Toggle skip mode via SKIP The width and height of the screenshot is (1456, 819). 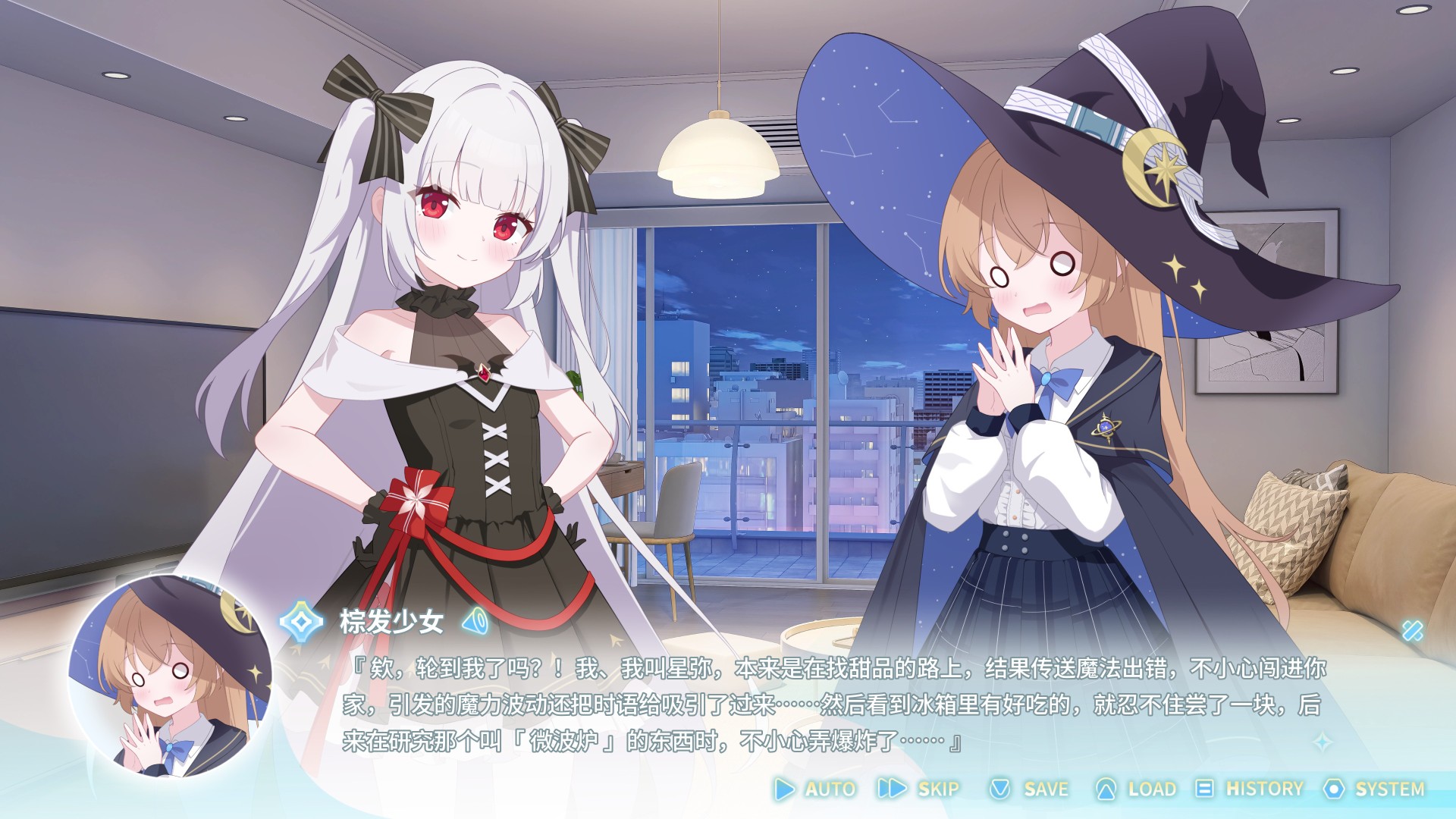click(x=937, y=789)
